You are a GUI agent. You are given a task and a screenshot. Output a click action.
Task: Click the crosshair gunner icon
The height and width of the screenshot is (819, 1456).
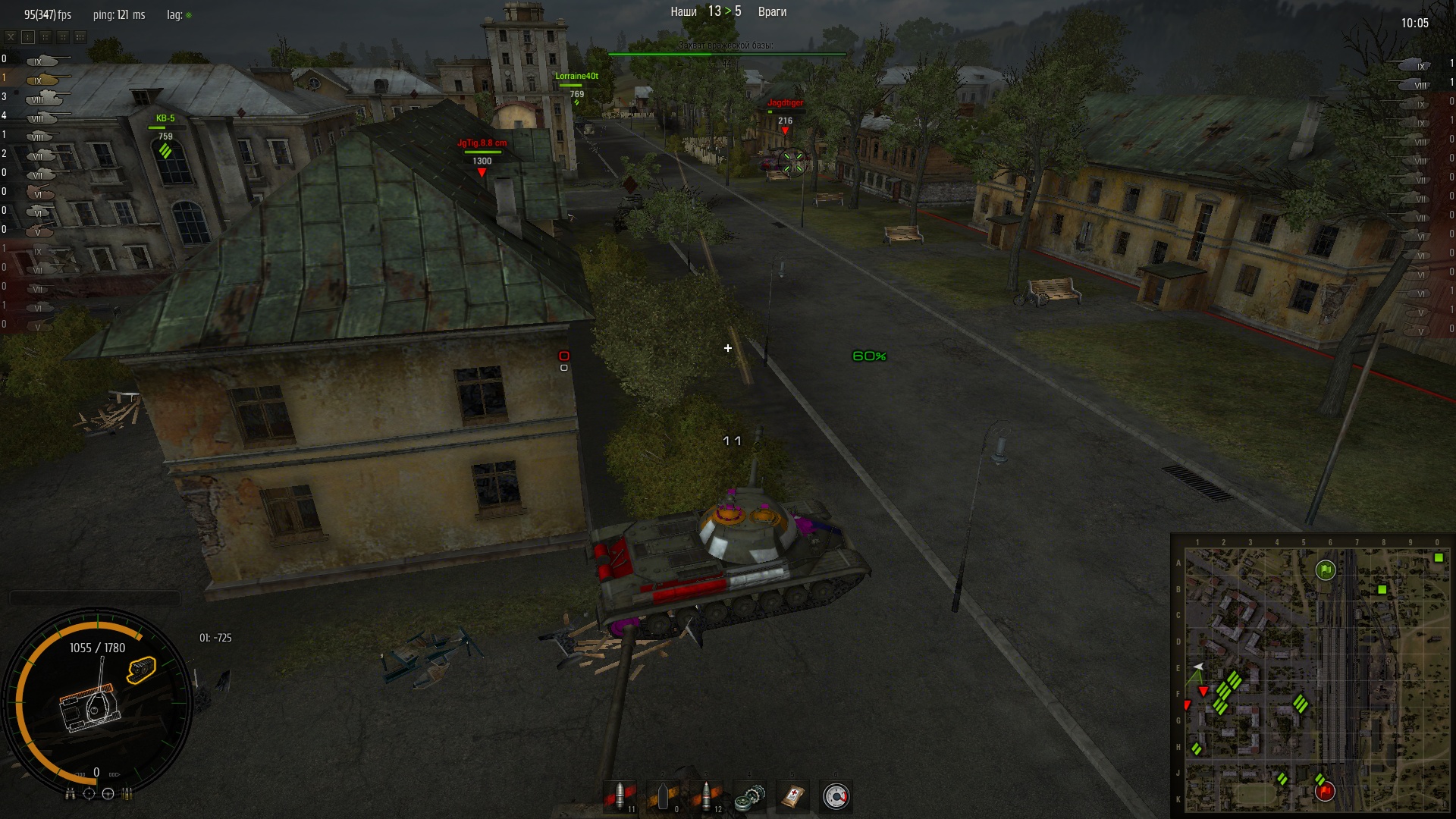click(89, 793)
